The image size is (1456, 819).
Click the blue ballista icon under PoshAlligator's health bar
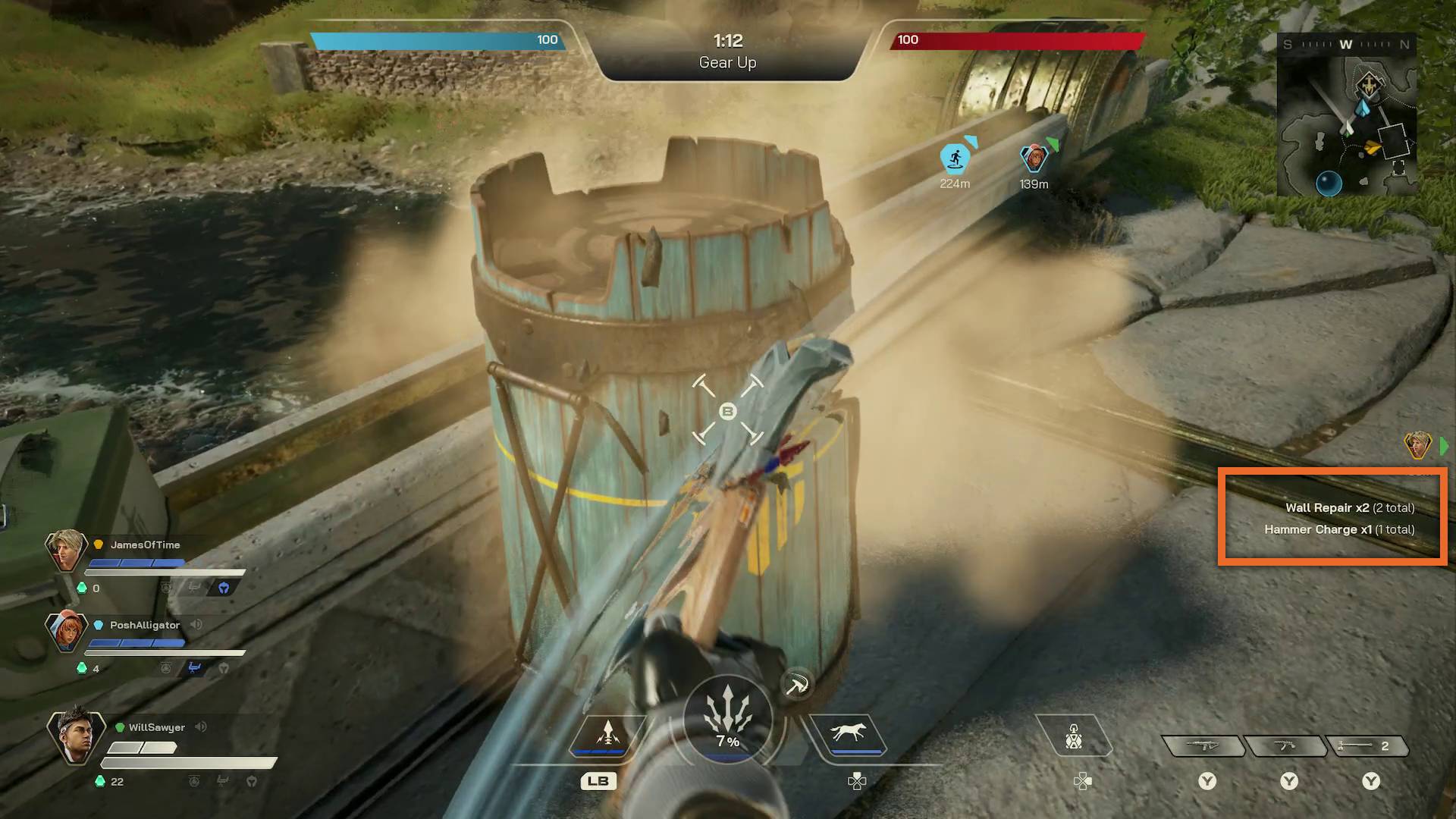pyautogui.click(x=195, y=667)
